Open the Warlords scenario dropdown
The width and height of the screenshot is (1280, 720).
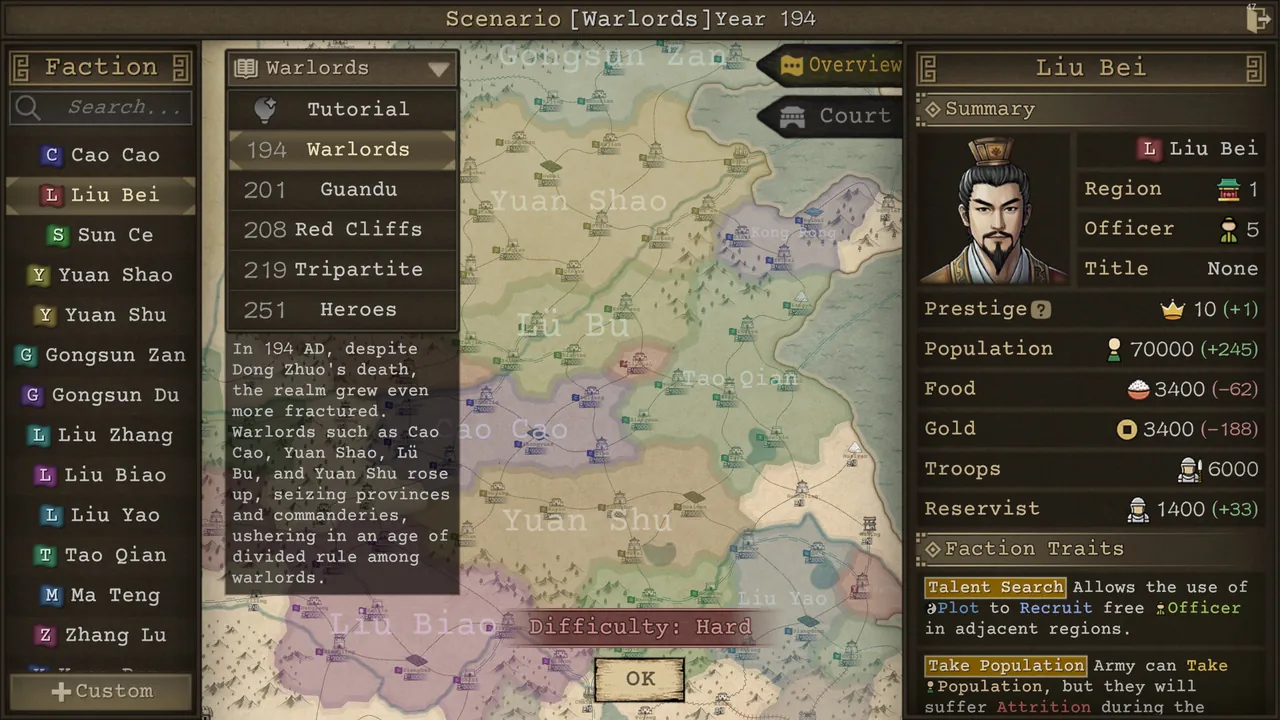pos(438,68)
